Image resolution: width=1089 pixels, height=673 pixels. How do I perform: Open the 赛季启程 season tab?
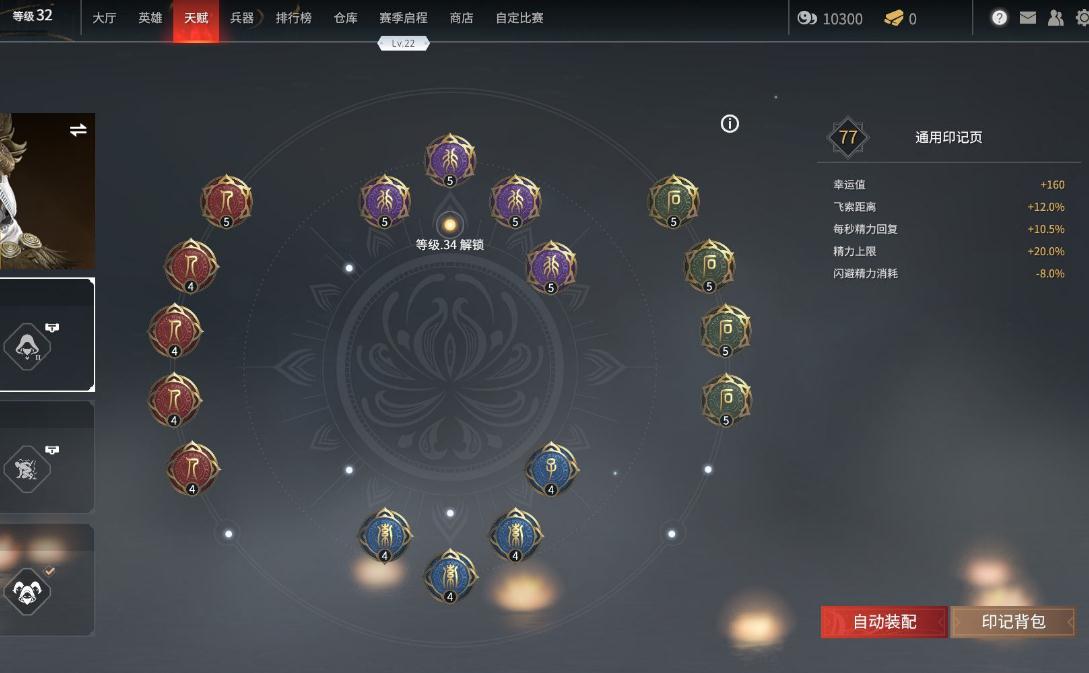[403, 18]
